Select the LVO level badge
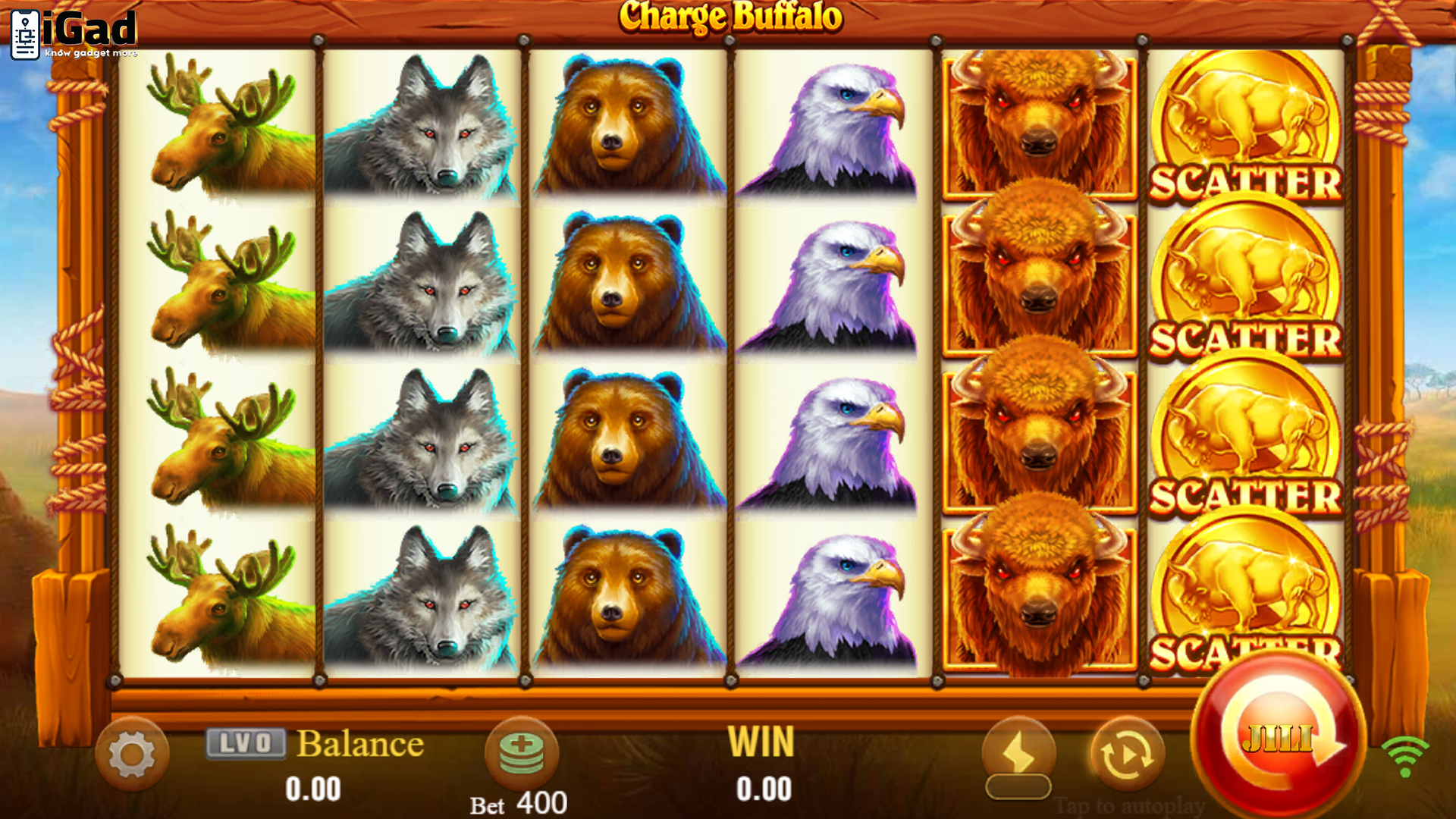The height and width of the screenshot is (819, 1456). pos(246,743)
